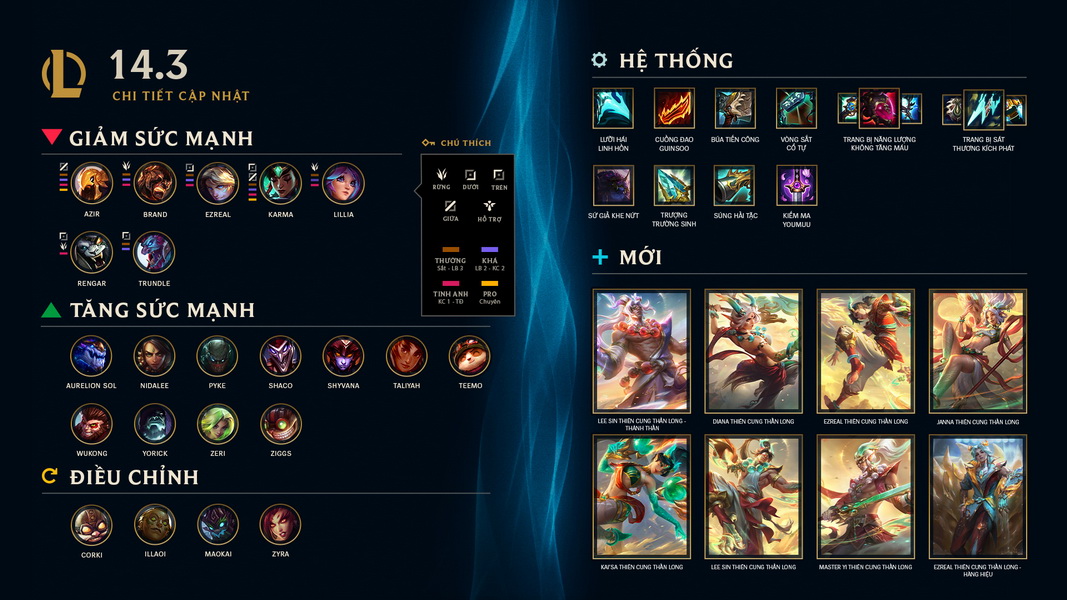Screen dimensions: 1067x600
Task: Select the Azir champion portrait
Action: pos(92,184)
